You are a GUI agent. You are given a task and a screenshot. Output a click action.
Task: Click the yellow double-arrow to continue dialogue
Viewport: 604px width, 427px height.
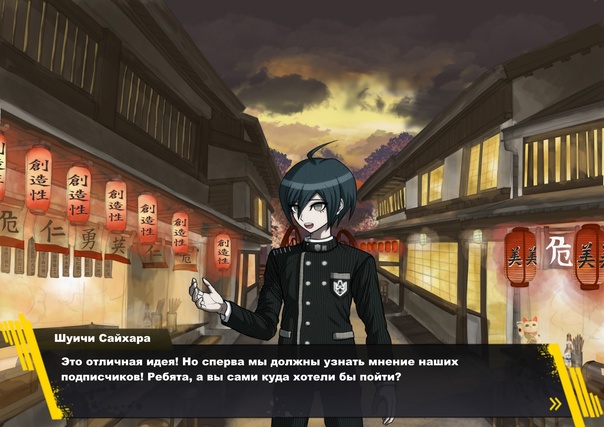click(x=554, y=404)
